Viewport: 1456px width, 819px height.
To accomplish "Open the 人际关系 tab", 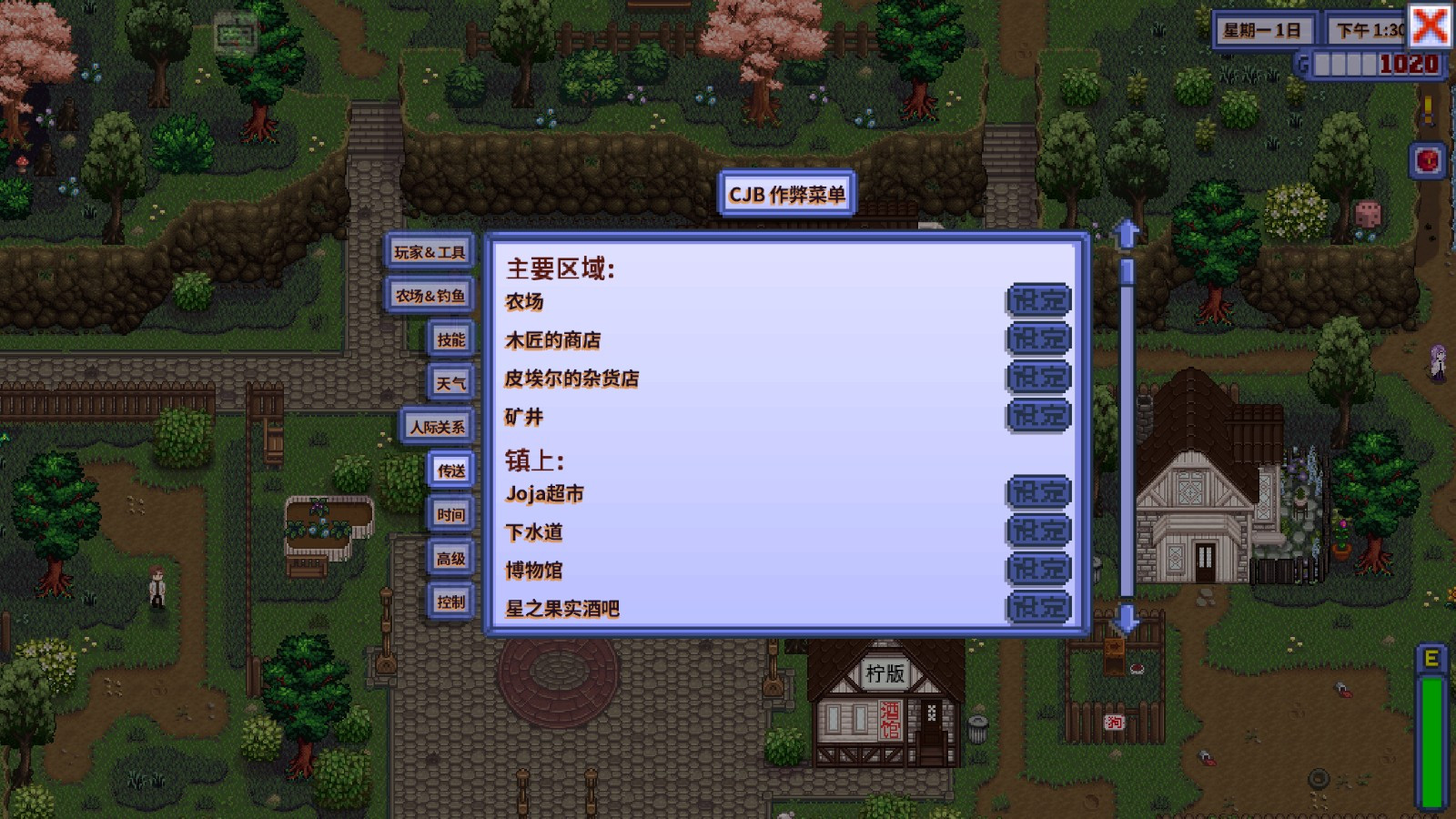I will (x=437, y=425).
